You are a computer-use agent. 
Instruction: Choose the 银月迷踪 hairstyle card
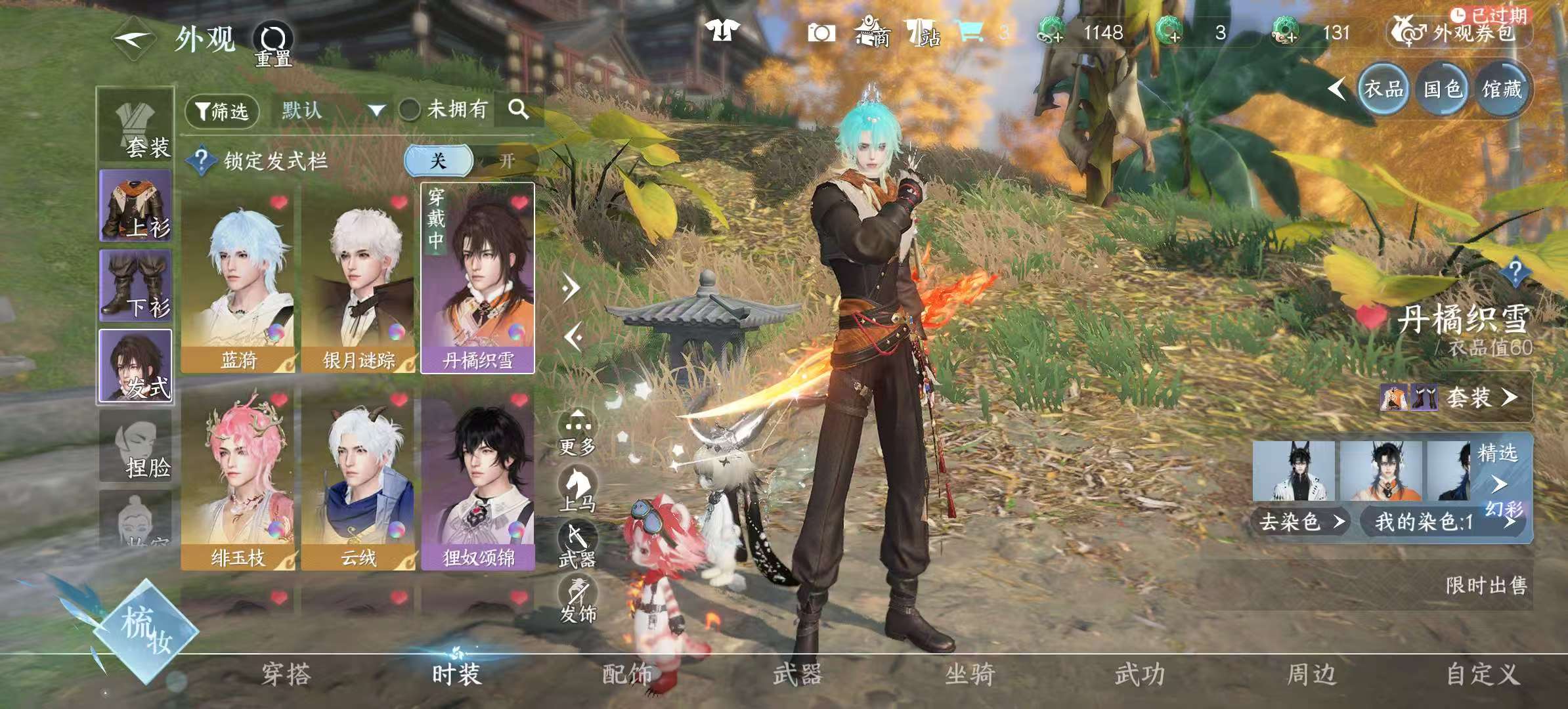point(358,279)
